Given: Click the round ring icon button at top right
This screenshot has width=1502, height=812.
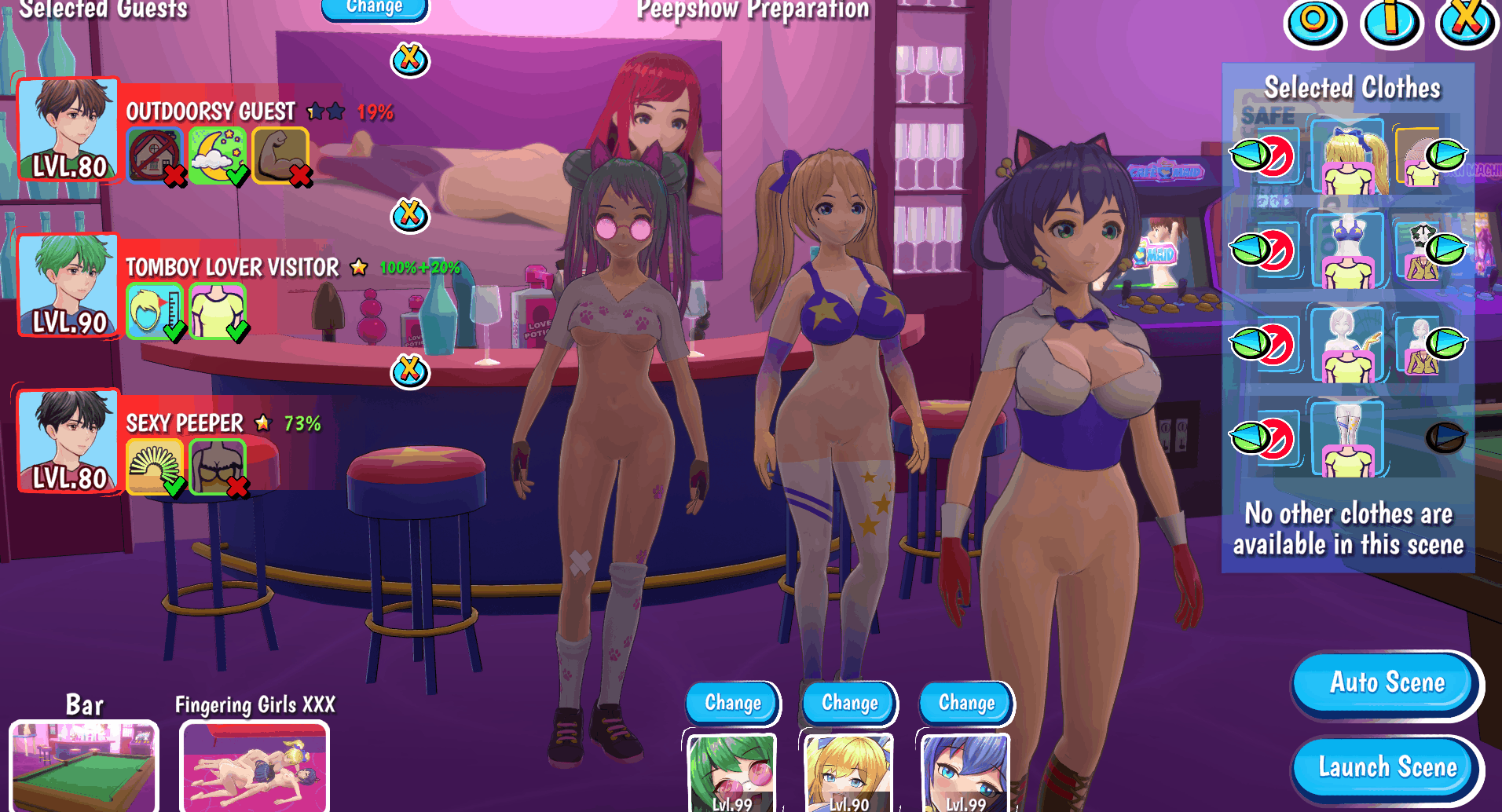Looking at the screenshot, I should (x=1314, y=20).
